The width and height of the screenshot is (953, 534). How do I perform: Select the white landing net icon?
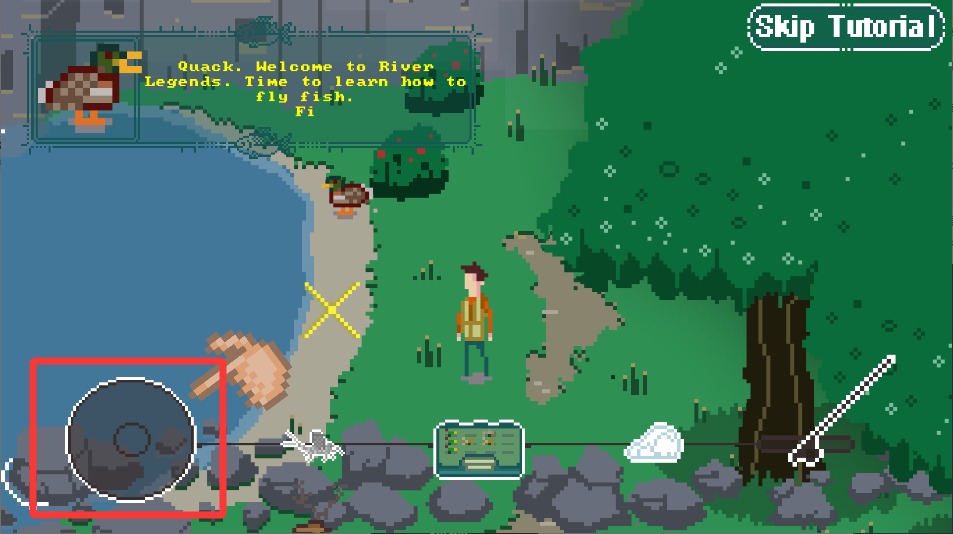pyautogui.click(x=654, y=443)
